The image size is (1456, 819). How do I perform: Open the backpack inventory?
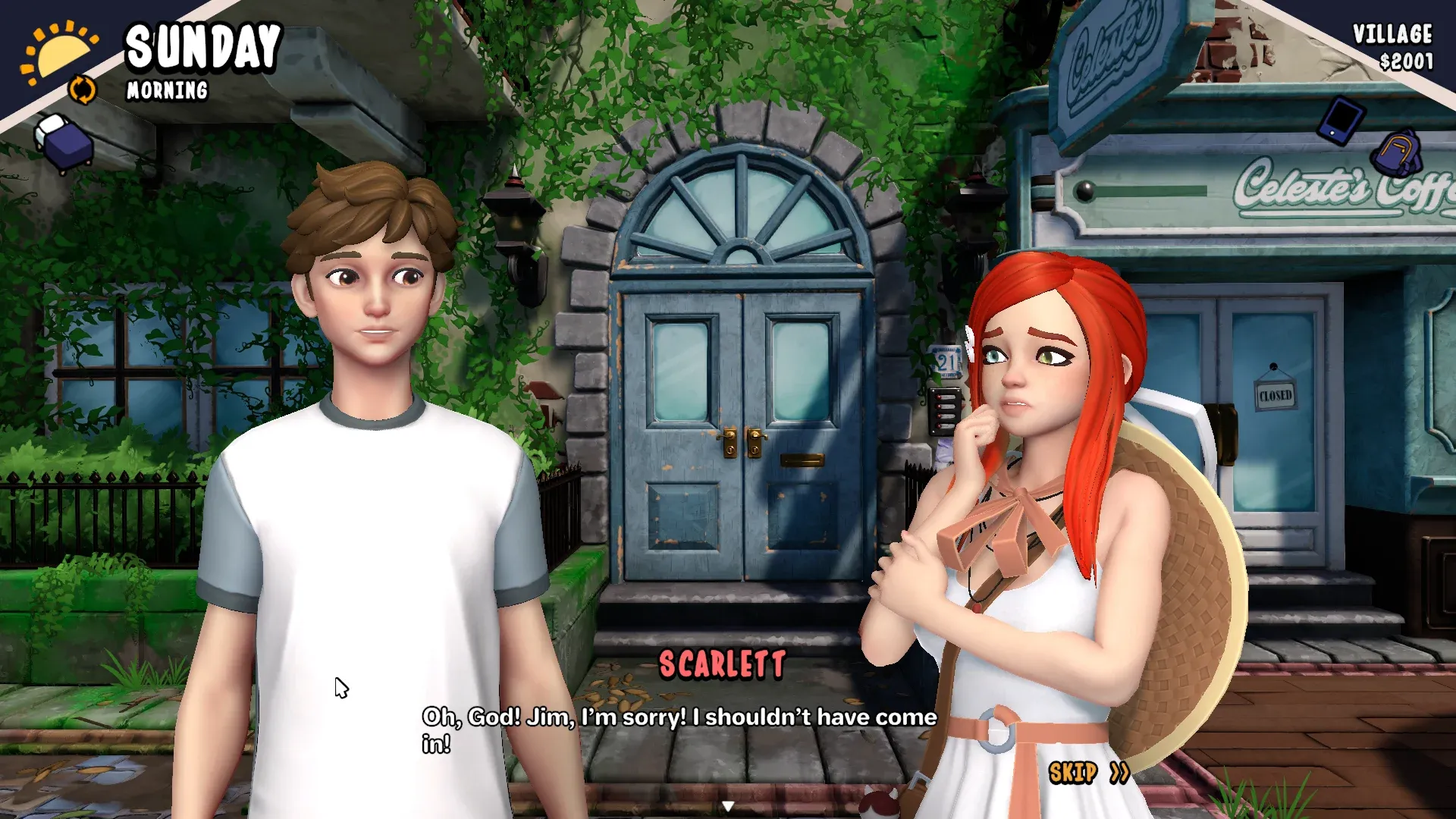(x=1398, y=152)
